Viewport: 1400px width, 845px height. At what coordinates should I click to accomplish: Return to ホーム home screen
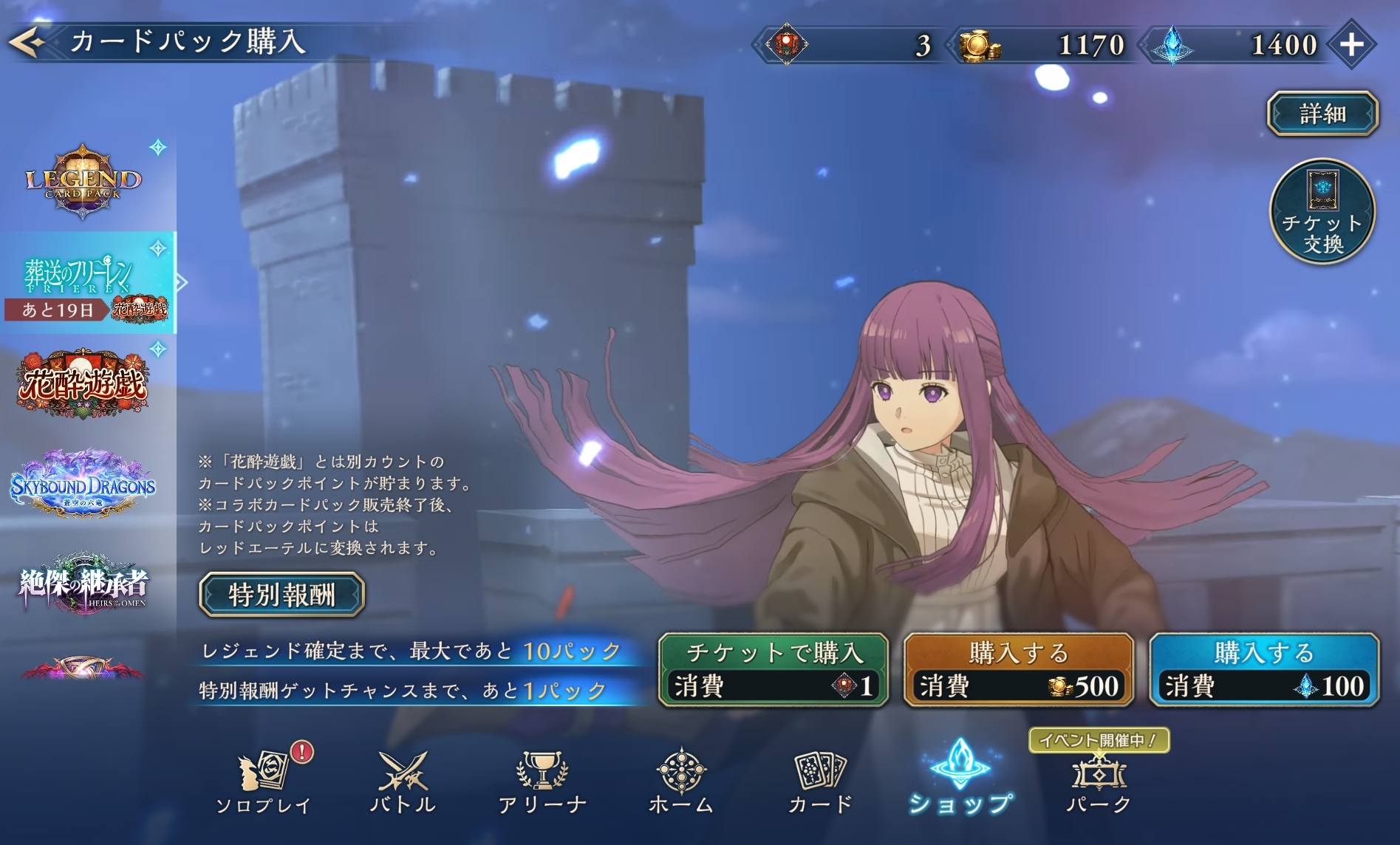[x=680, y=781]
